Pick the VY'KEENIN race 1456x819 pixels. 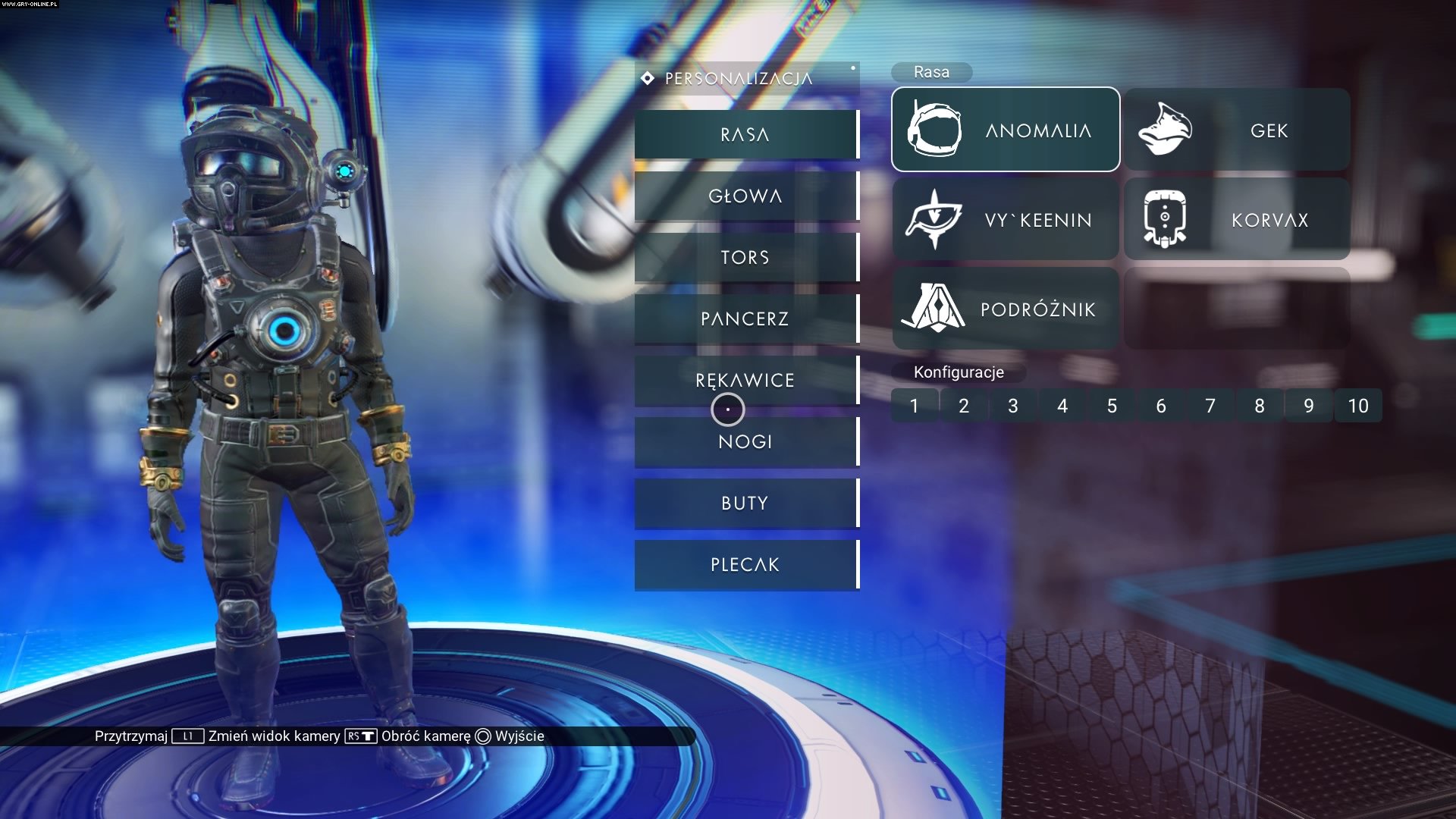[1006, 220]
